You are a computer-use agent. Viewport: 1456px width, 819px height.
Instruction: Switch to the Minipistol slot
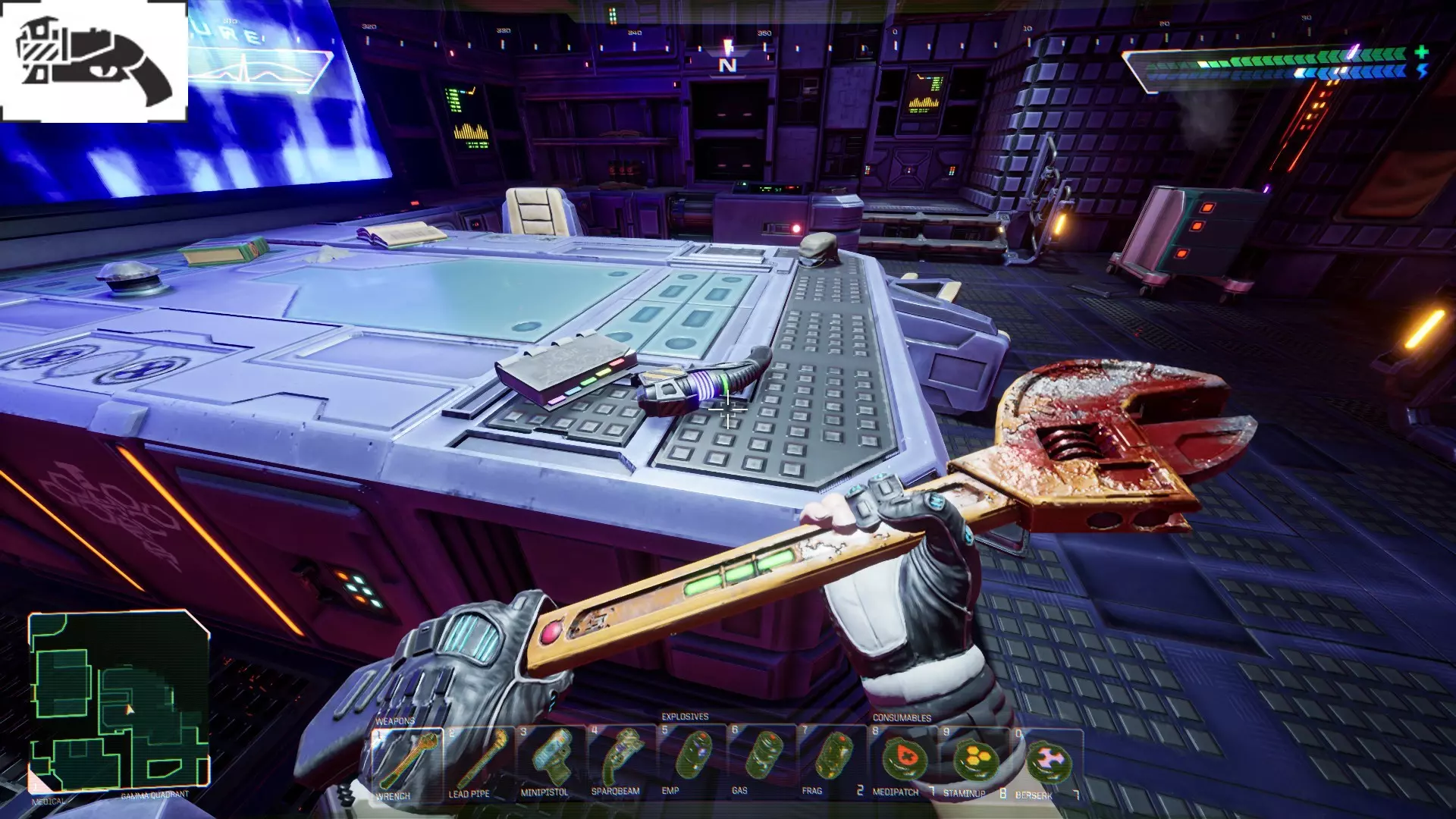click(x=550, y=761)
